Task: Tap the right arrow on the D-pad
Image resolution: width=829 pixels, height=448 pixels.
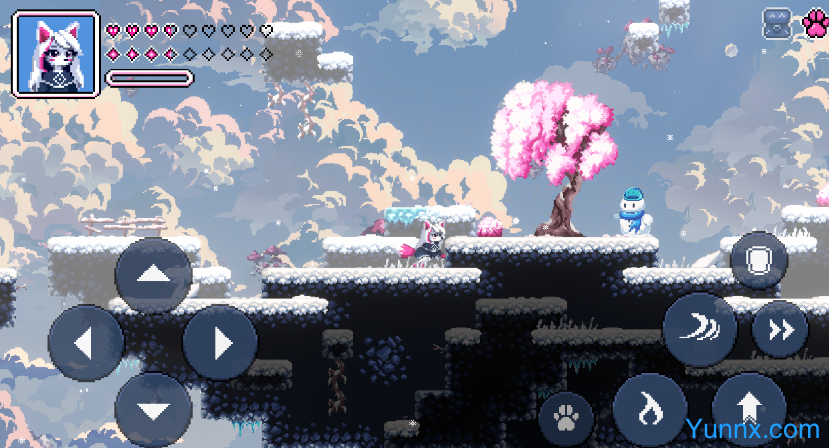Action: tap(219, 343)
